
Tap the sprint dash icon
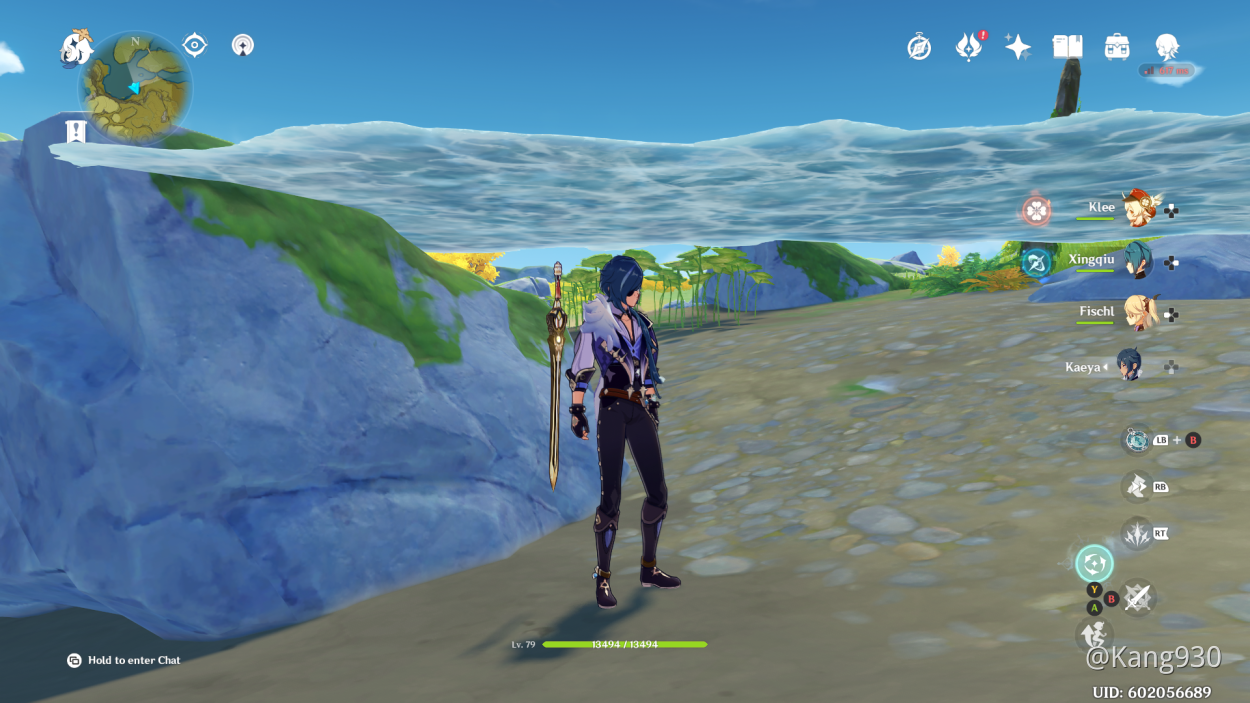[1136, 487]
